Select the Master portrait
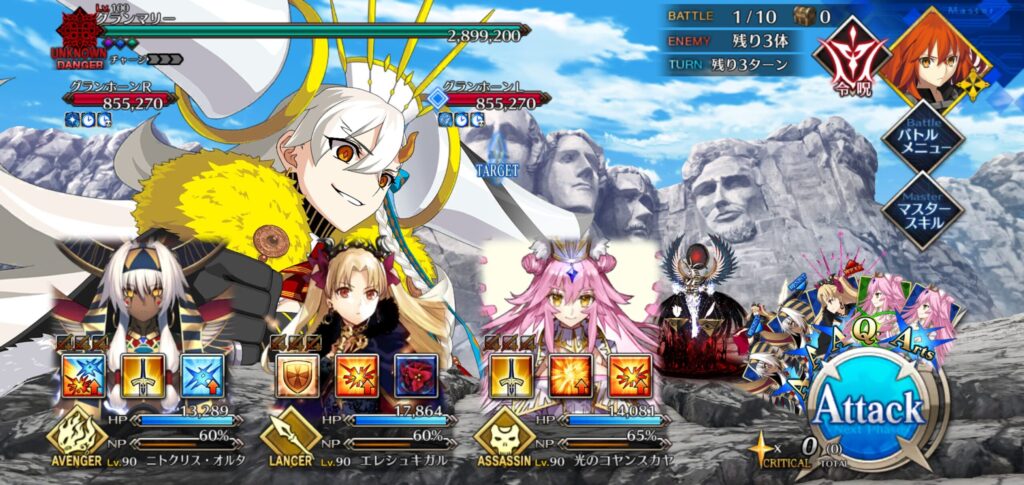 (936, 57)
